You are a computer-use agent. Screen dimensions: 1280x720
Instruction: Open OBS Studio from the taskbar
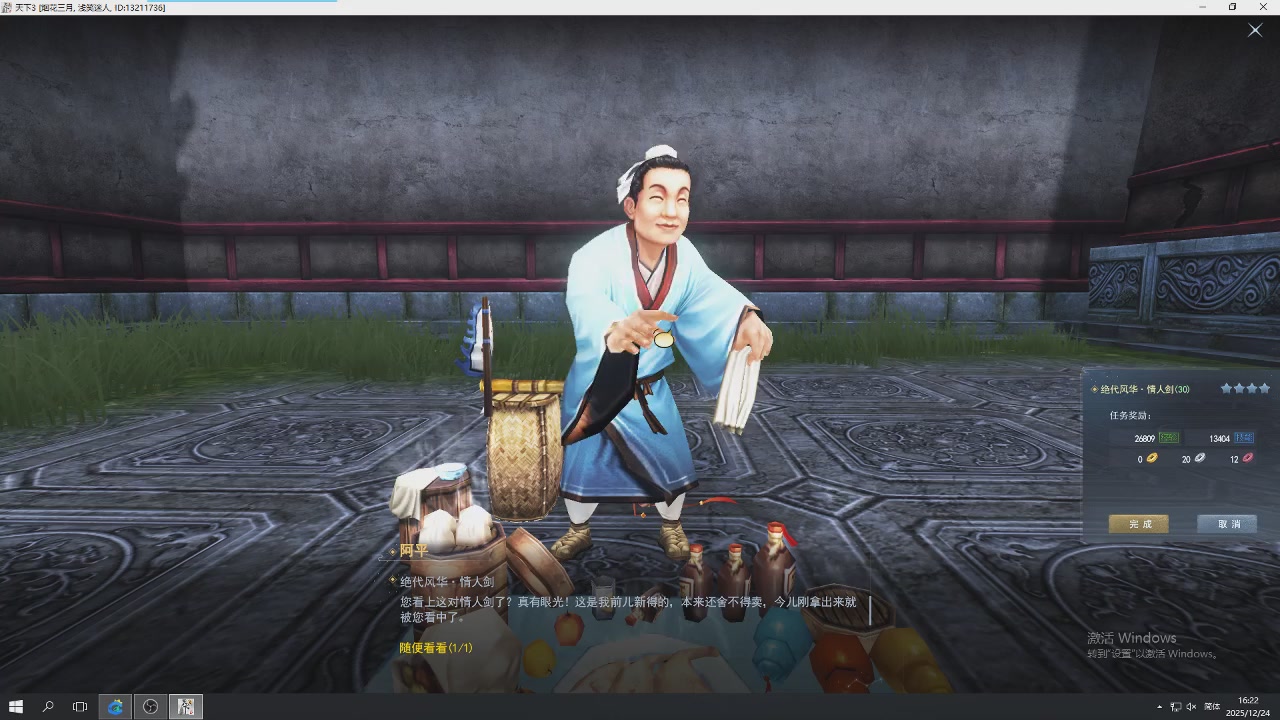pos(150,706)
